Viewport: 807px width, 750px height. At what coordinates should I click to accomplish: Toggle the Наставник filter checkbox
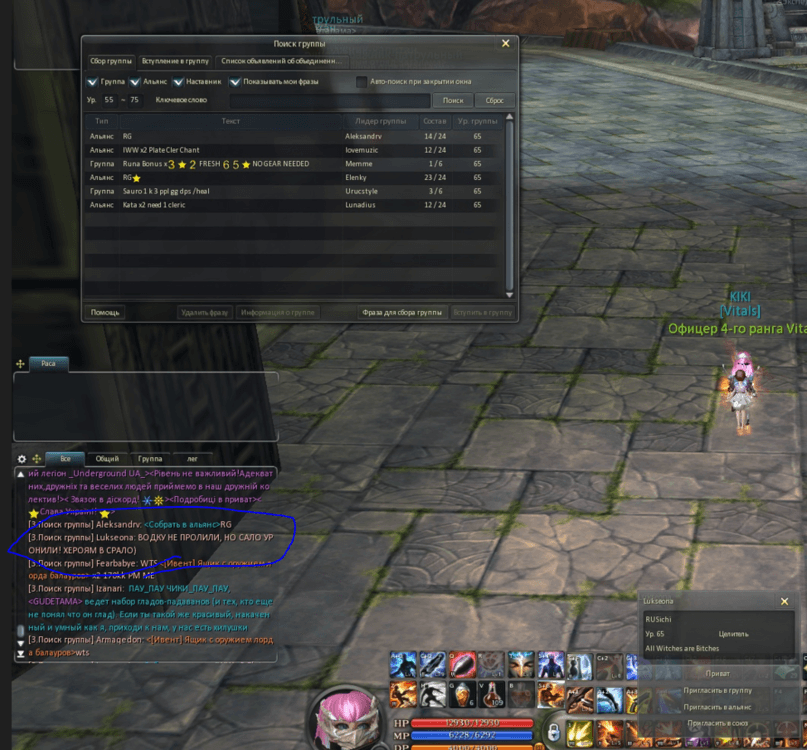point(177,82)
